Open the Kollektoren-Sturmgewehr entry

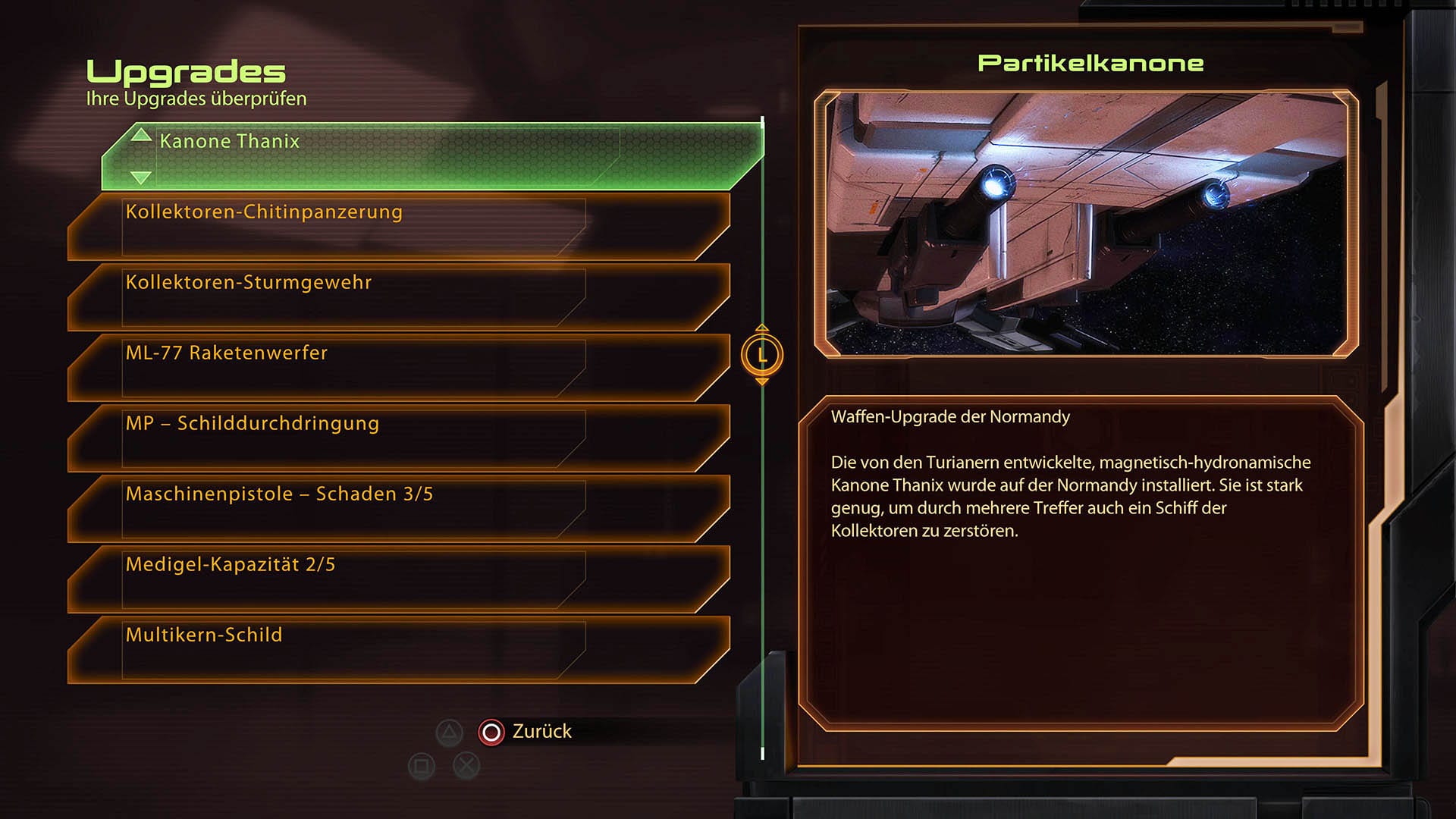coord(398,297)
